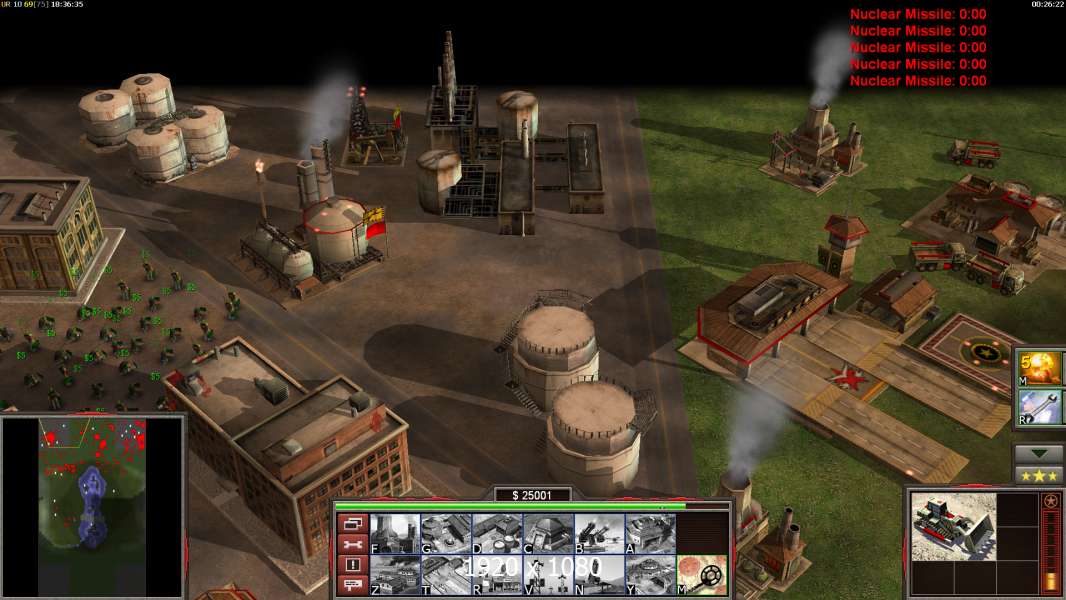
Task: Select the nuclear reactor build icon (F)
Action: tap(395, 533)
